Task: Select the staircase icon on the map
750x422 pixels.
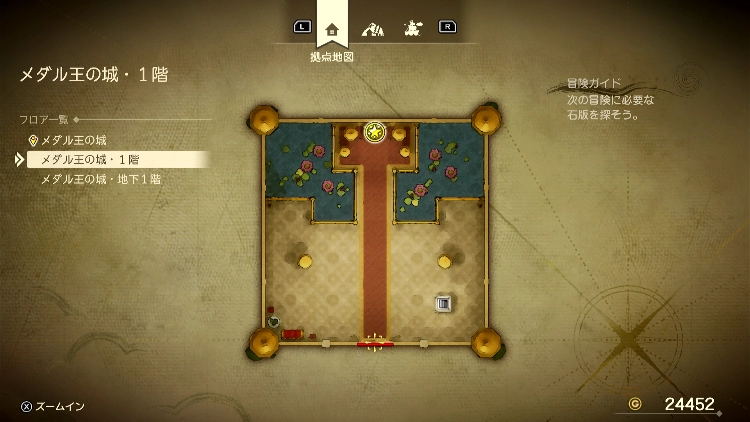Action: (x=443, y=302)
